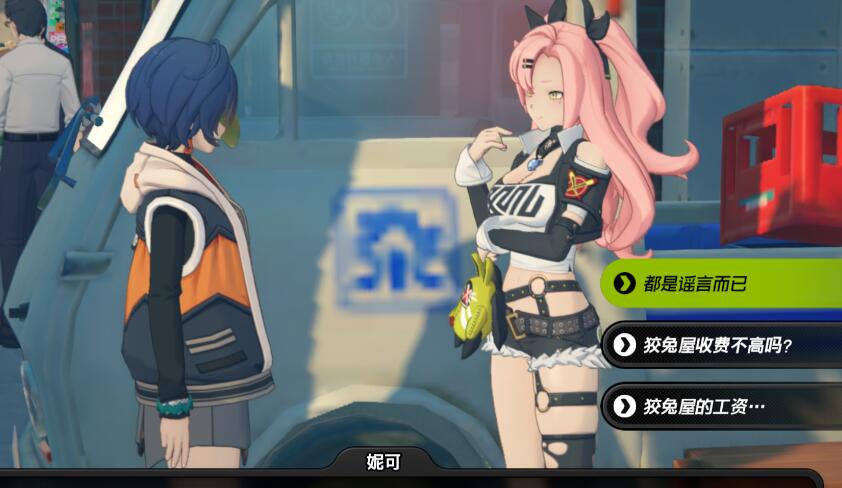Viewport: 842px width, 488px height.
Task: Choose the reply 都是谣言而已
Action: [720, 284]
